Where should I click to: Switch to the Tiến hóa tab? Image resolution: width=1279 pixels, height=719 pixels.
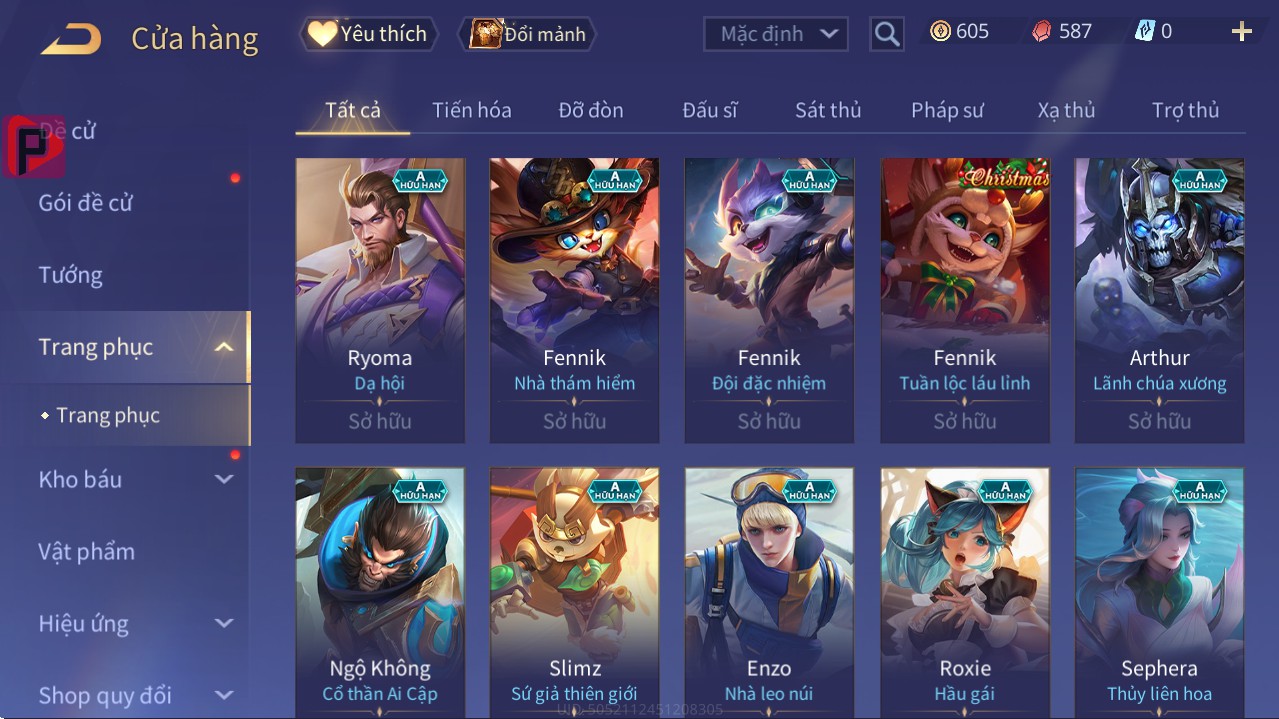[x=471, y=110]
